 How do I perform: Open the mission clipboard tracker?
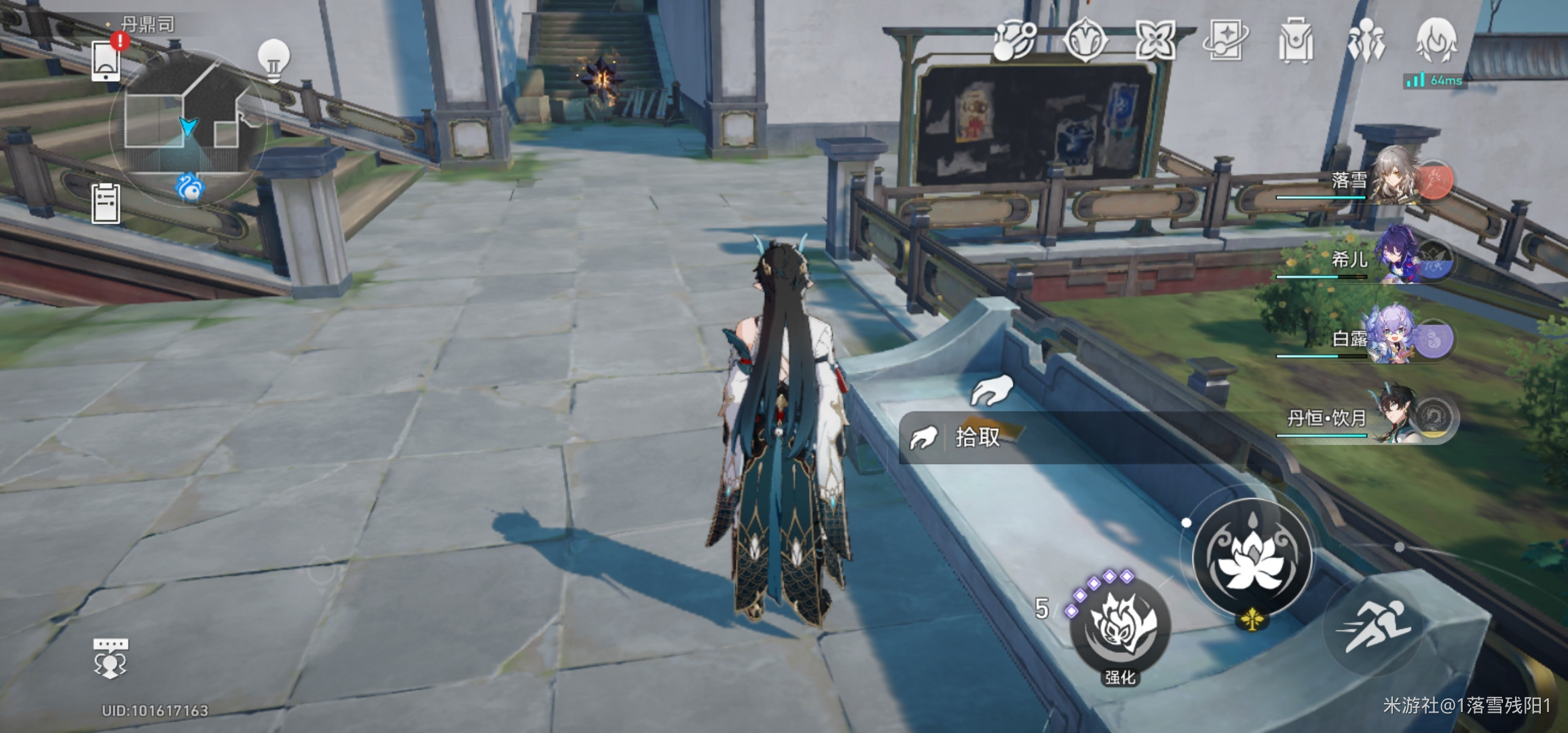click(106, 203)
